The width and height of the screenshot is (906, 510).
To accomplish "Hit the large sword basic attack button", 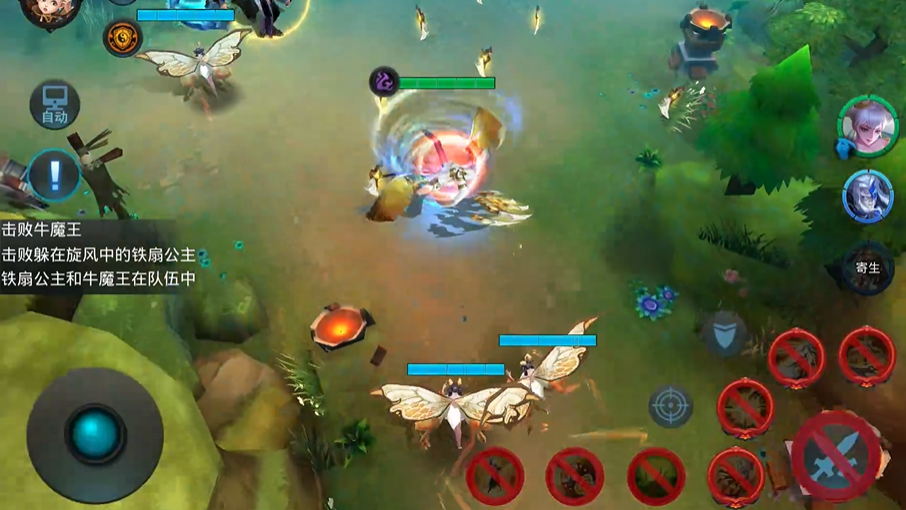I will coord(836,456).
